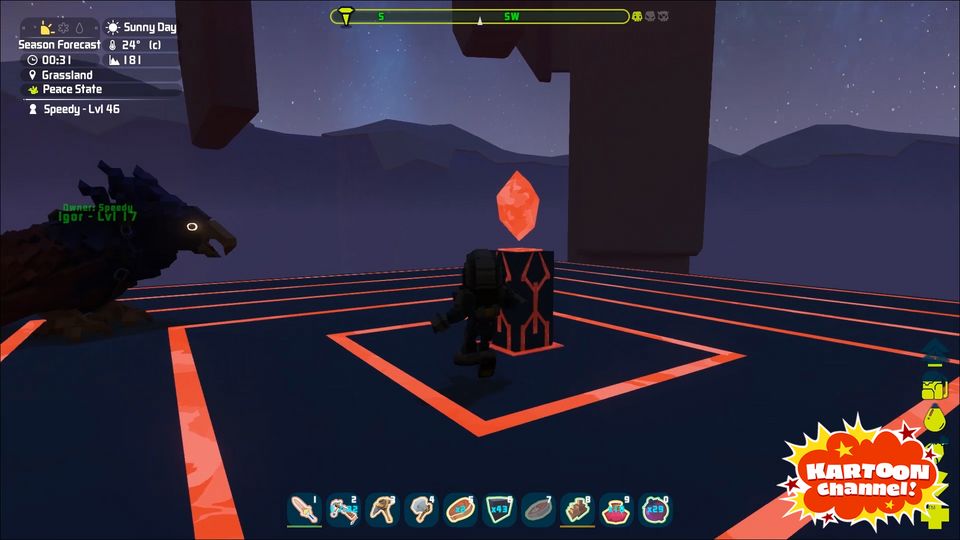Equip the crossbow in hotbar slot 2
The height and width of the screenshot is (540, 960).
click(343, 509)
